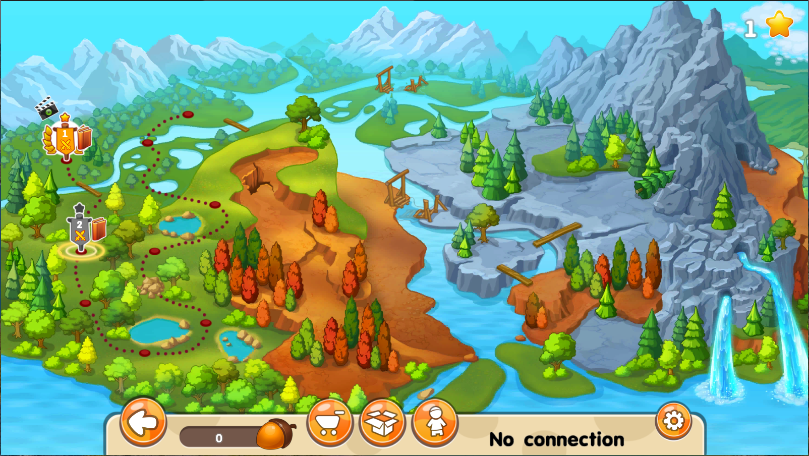Image resolution: width=809 pixels, height=456 pixels.
Task: Open the character profile button
Action: [435, 423]
